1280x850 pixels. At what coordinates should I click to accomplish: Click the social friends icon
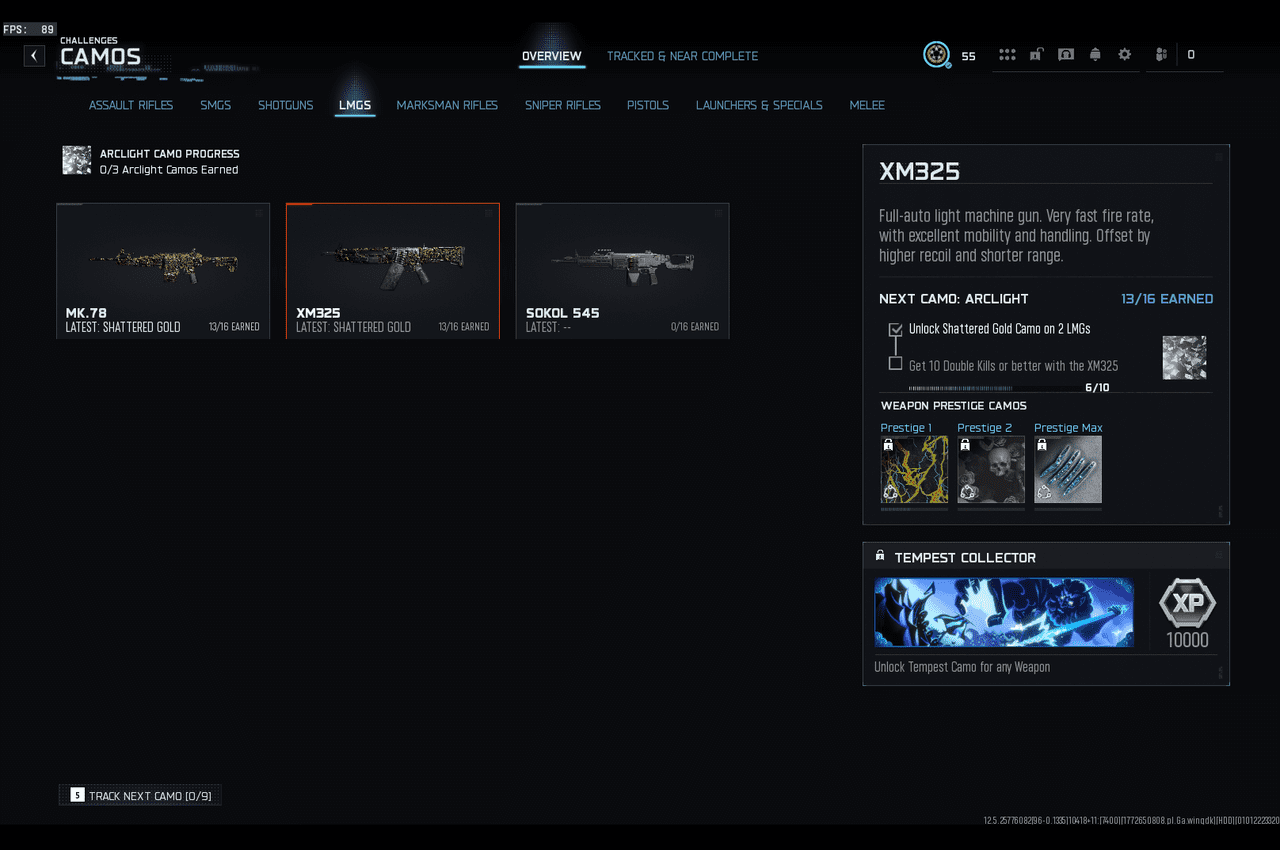1160,55
